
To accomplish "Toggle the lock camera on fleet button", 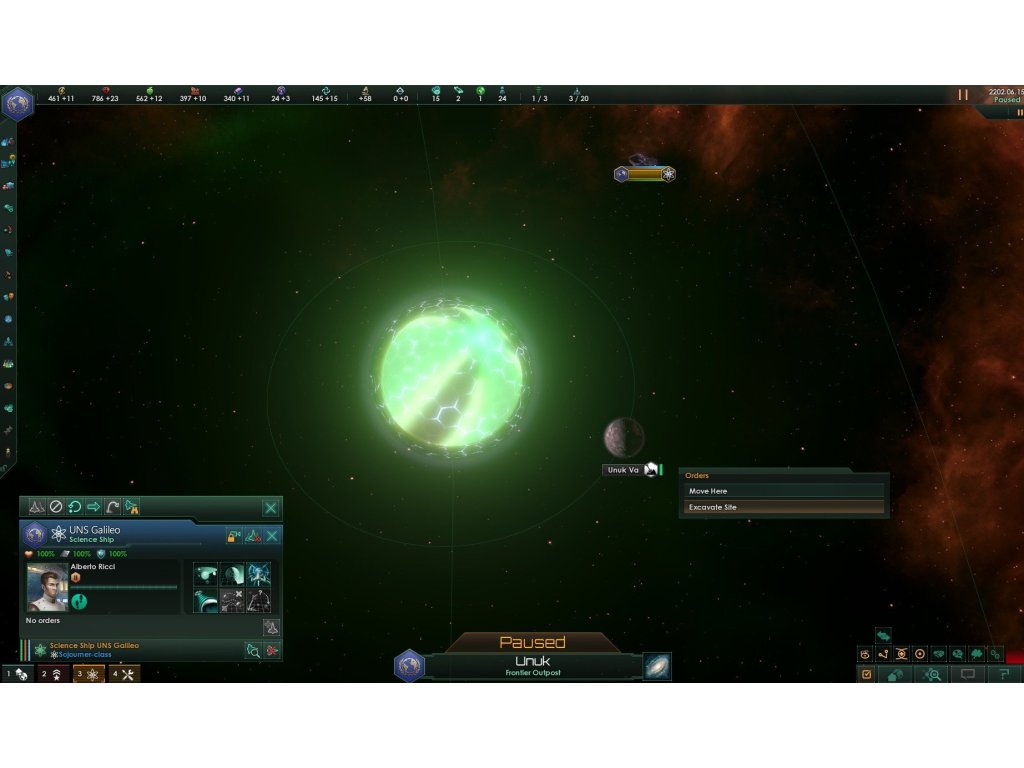I will pos(234,536).
